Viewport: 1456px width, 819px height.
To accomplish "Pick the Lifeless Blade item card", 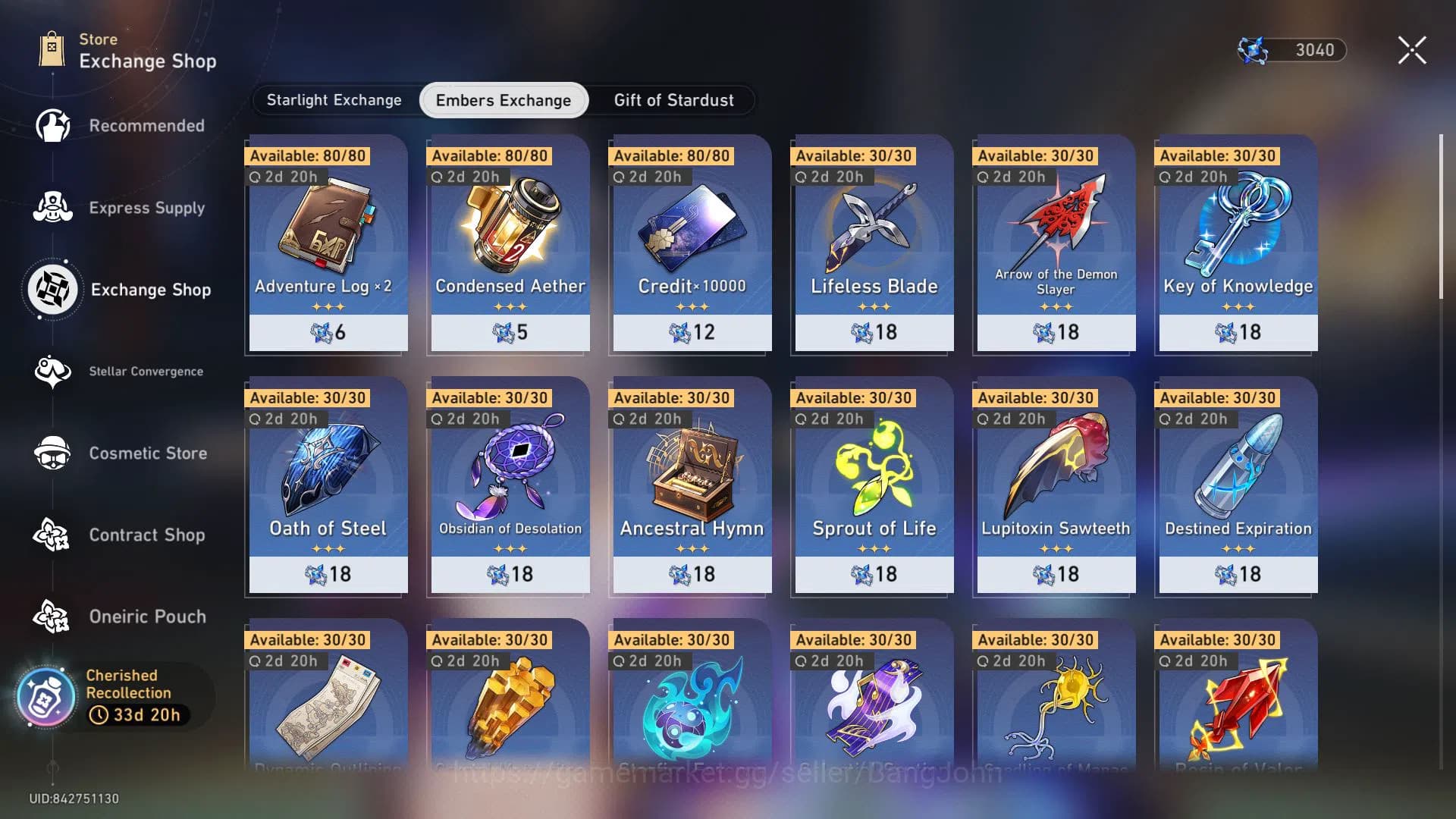I will [x=874, y=243].
